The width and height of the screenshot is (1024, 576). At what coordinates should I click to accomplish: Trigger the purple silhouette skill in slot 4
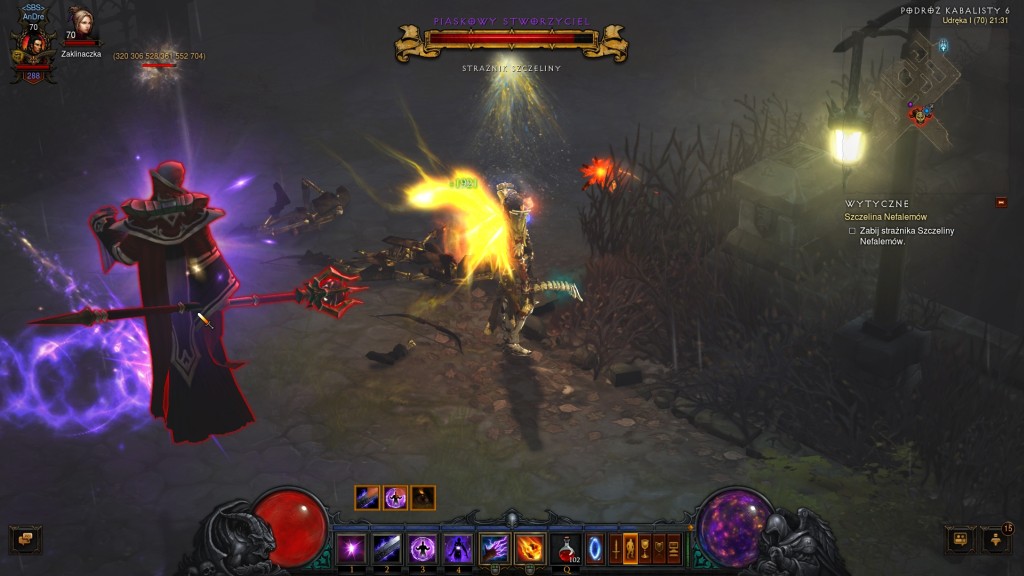pos(458,548)
